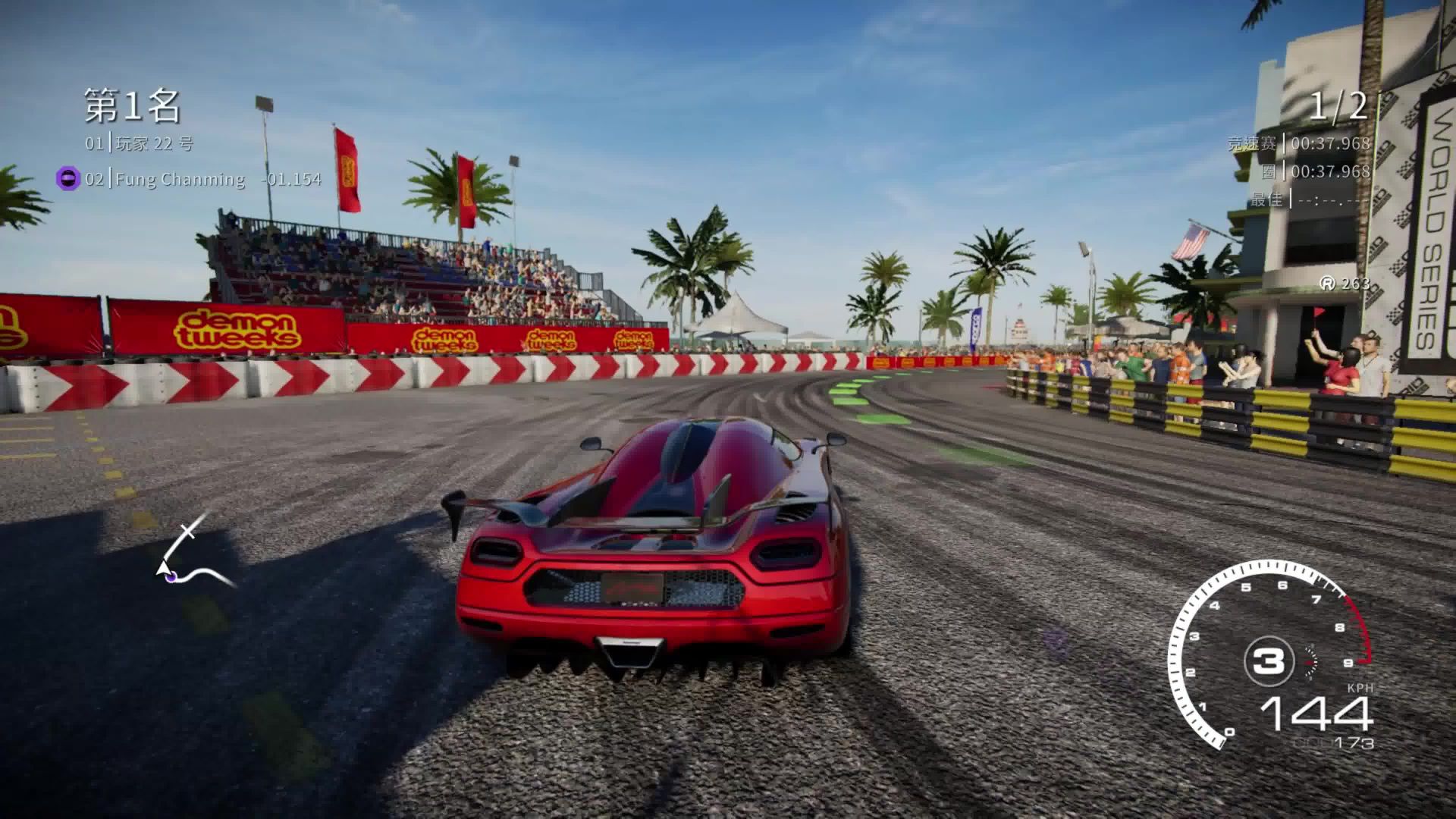Select the 玩家 22 号 leaderboard row
The image size is (1456, 819).
140,143
